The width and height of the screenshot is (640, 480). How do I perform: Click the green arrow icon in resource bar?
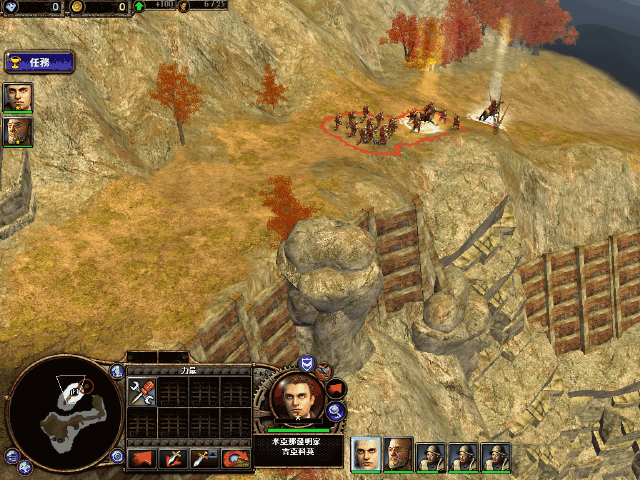[x=139, y=7]
